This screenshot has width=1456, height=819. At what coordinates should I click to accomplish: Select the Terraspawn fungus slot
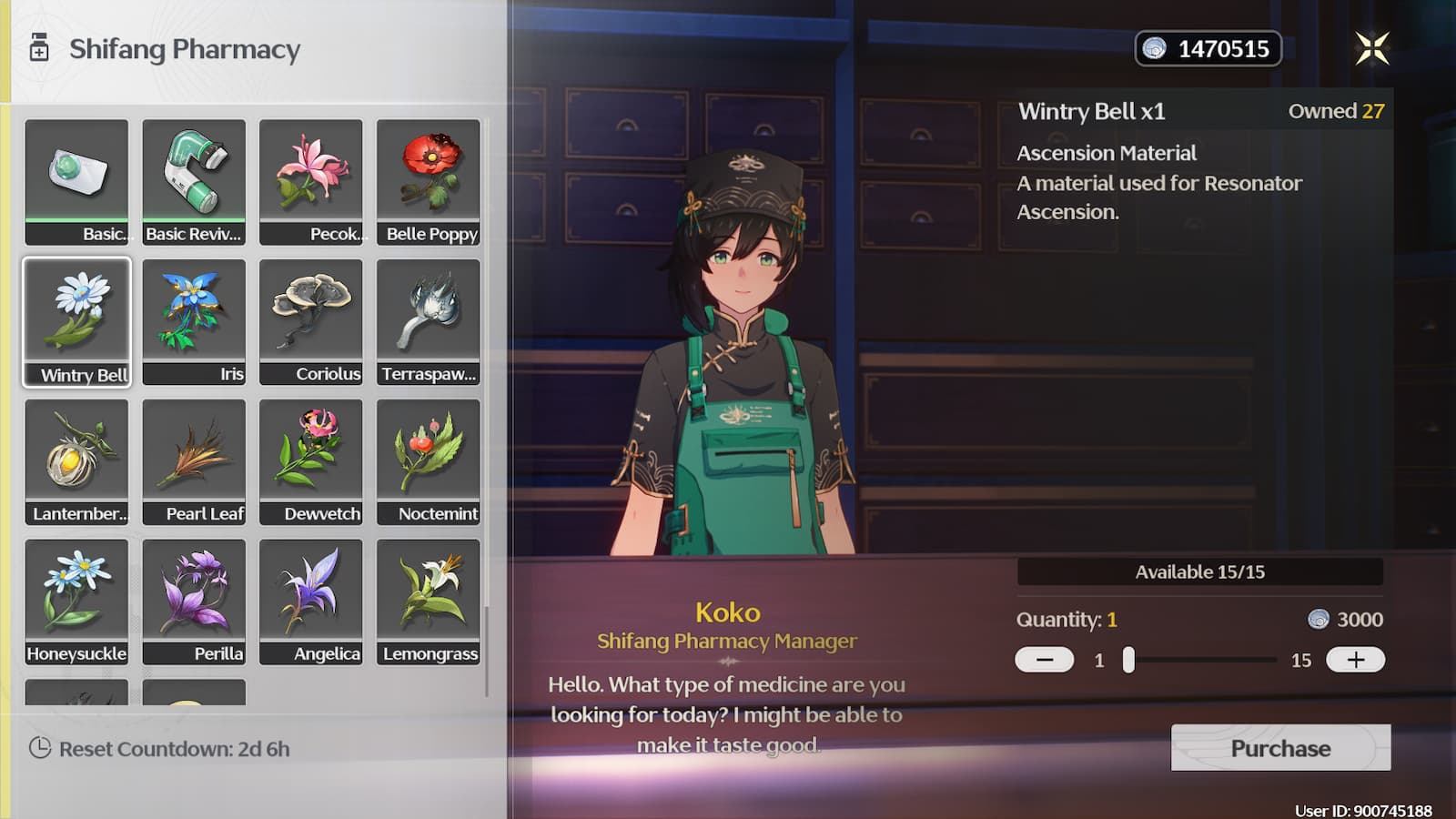point(429,321)
